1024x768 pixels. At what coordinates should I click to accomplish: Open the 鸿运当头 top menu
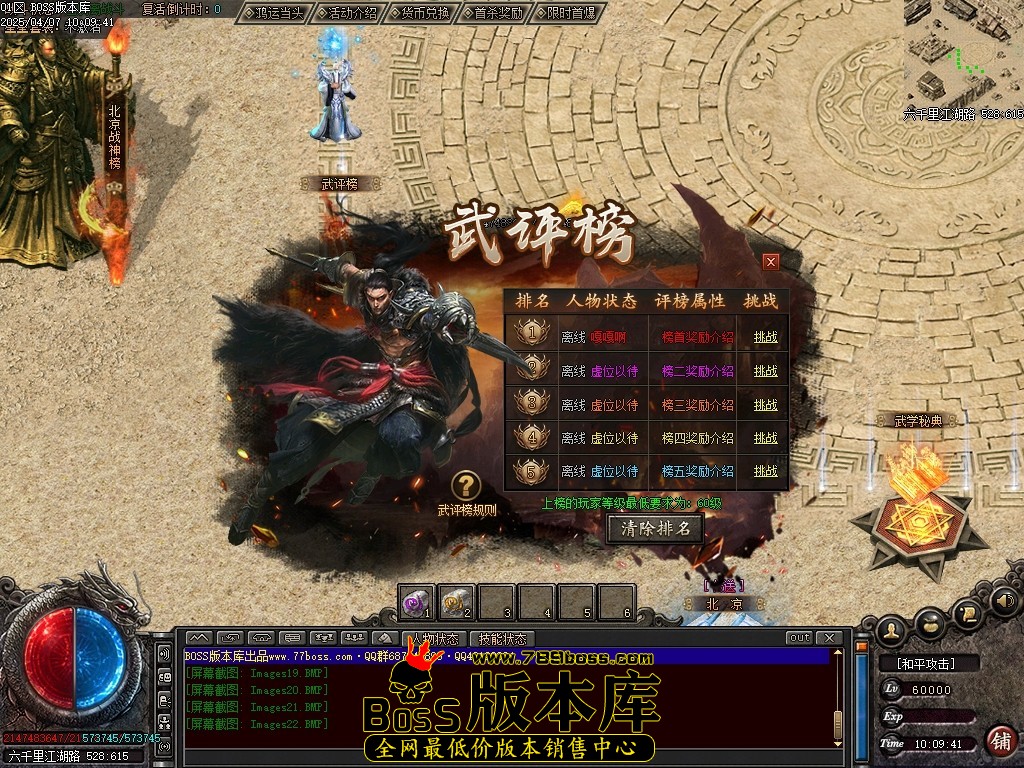click(x=273, y=13)
